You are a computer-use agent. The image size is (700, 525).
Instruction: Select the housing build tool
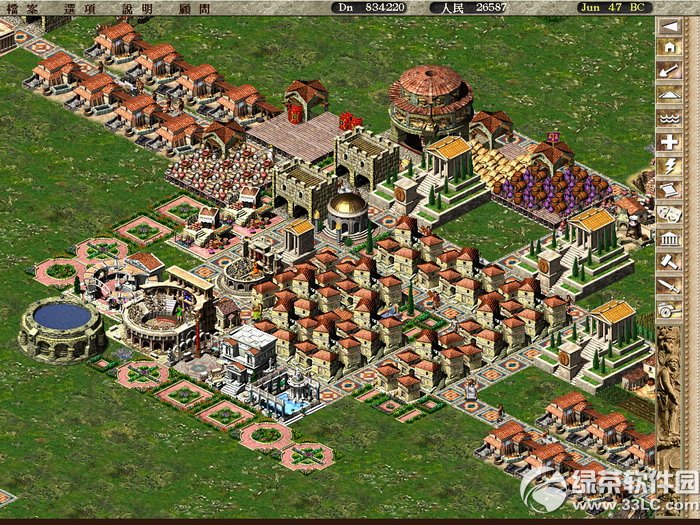[669, 48]
